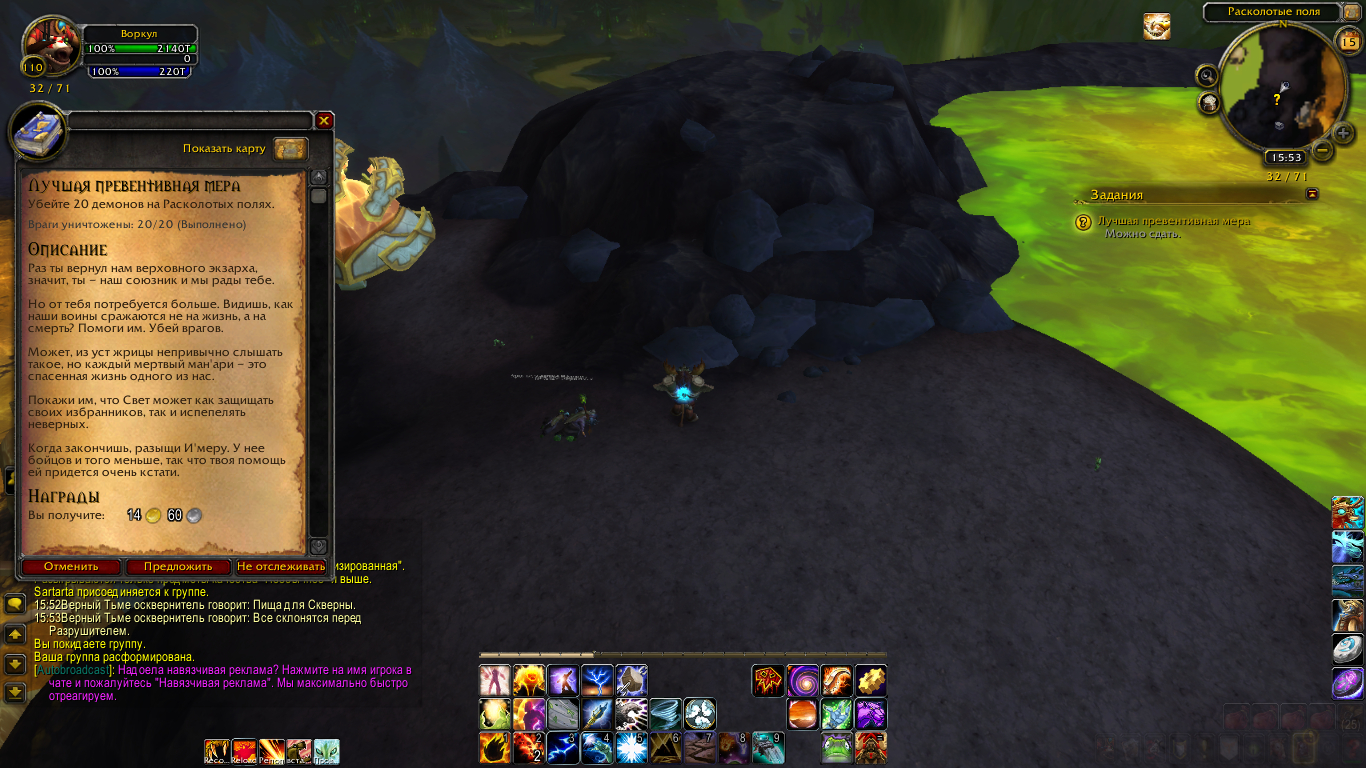
Task: Click the Предложить quest share button
Action: tap(177, 566)
